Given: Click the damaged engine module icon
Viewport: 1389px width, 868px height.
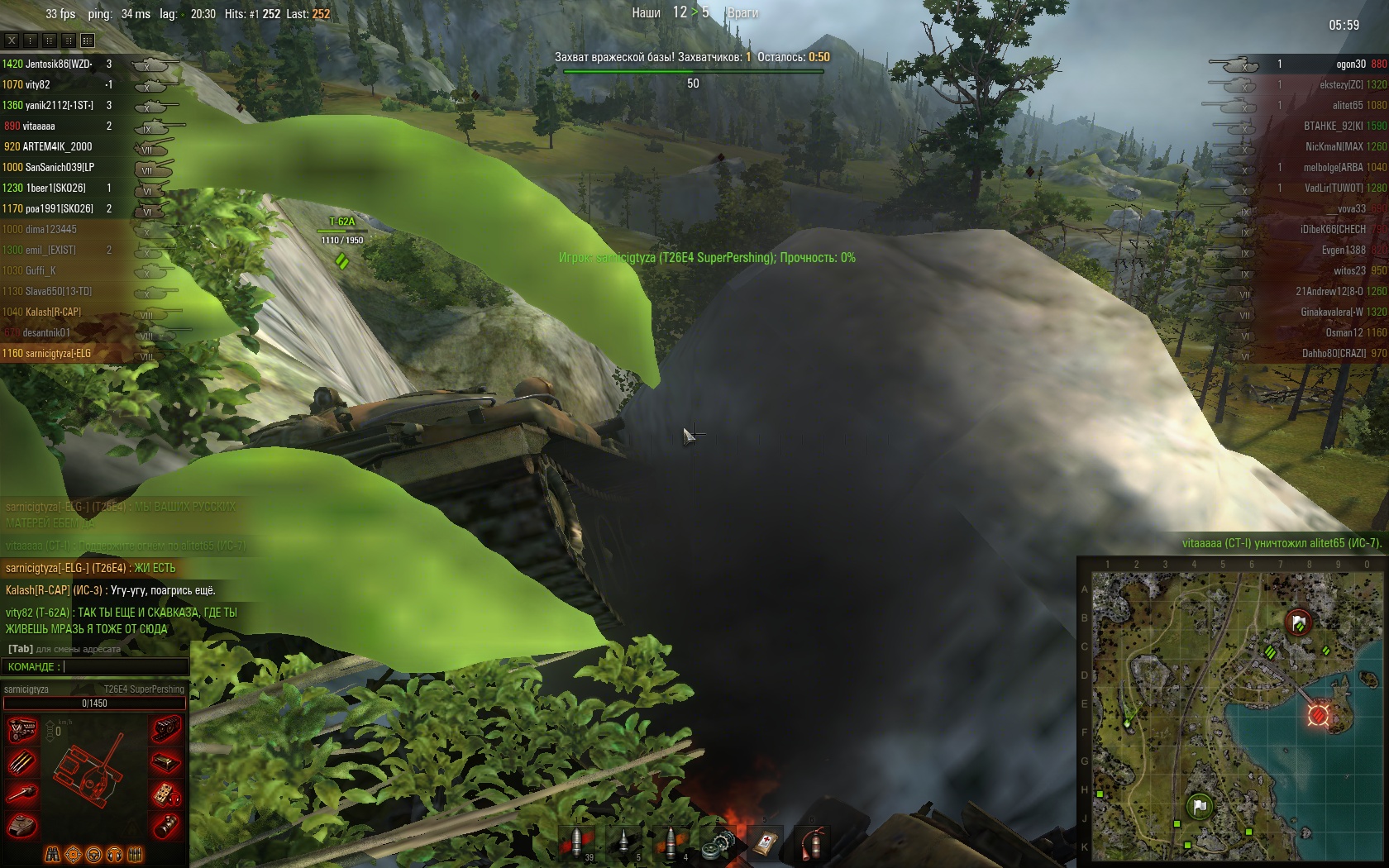Looking at the screenshot, I should pyautogui.click(x=22, y=731).
